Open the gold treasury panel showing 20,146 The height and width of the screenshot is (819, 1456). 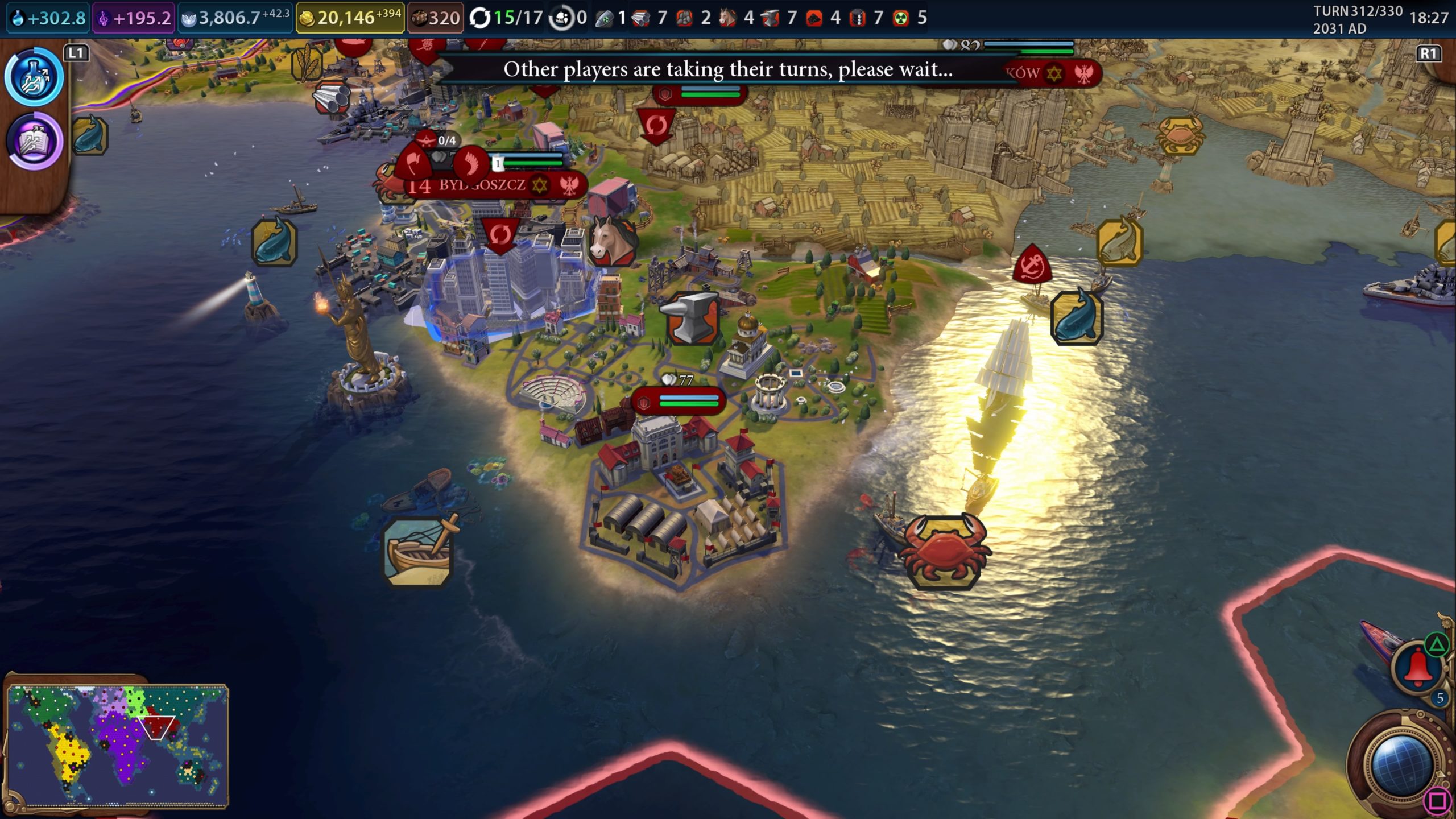click(349, 18)
